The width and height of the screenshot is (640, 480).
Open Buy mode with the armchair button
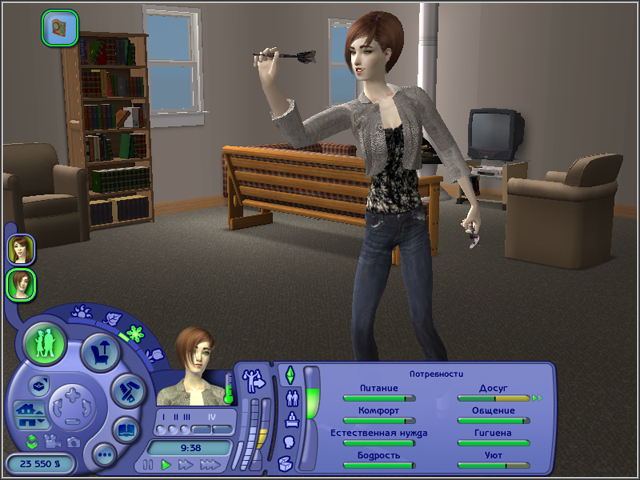pyautogui.click(x=100, y=350)
